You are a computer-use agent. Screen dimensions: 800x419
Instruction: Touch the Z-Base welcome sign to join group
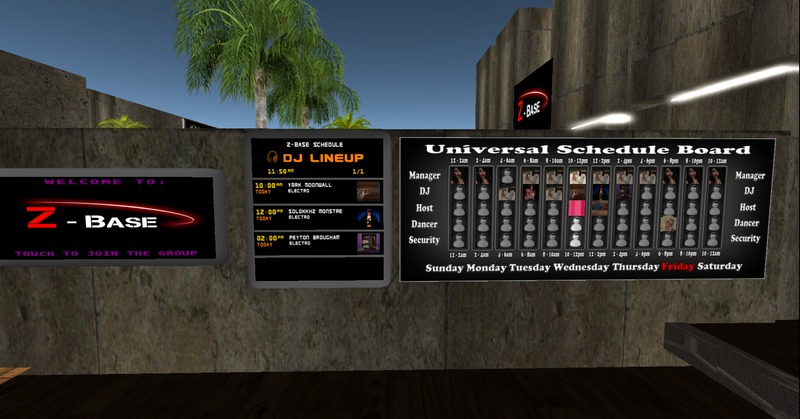click(107, 218)
